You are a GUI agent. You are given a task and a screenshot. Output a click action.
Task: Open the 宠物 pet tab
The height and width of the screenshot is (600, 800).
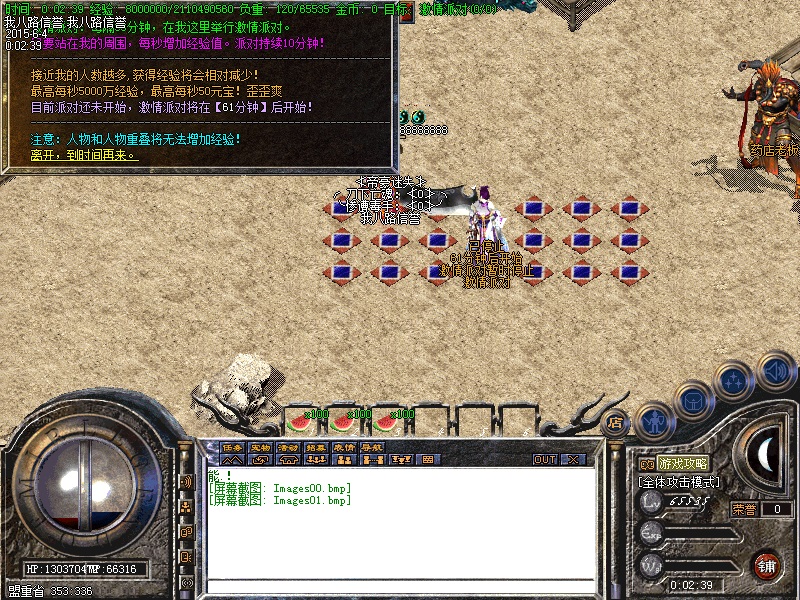[x=260, y=447]
